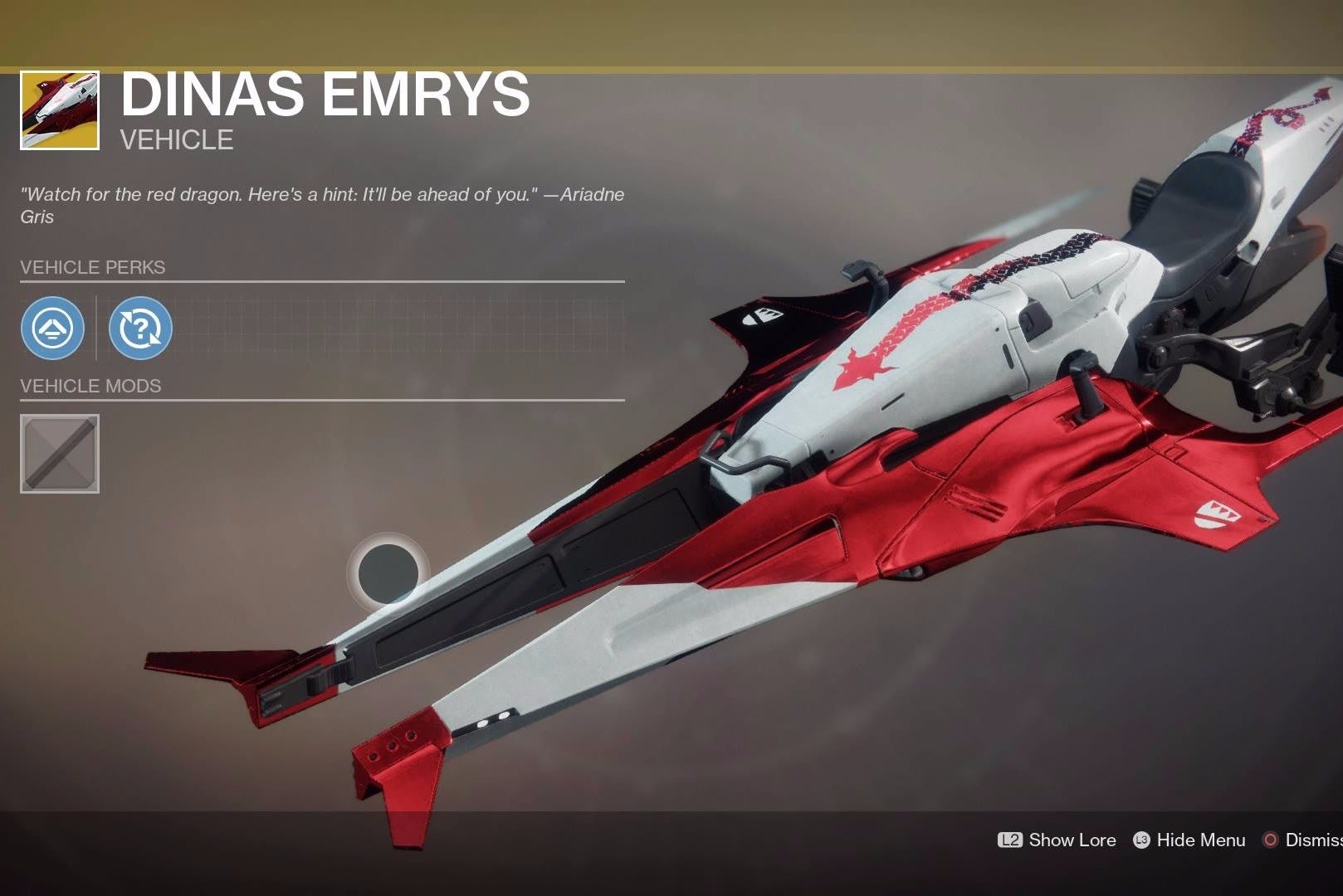Expand the VEHICLE PERKS section
Screen dimensions: 1343x896
93,267
